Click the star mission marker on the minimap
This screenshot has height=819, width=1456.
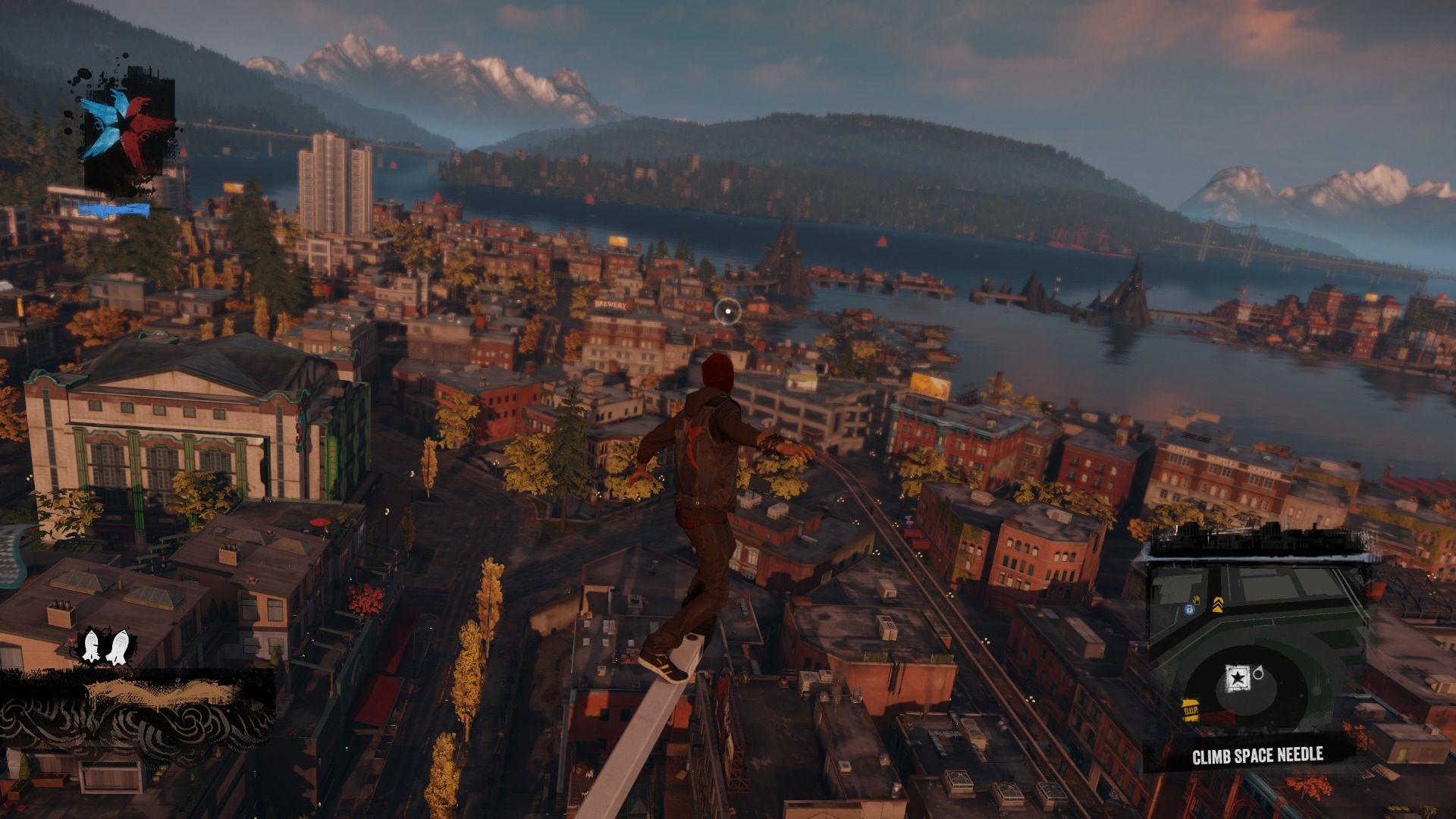1238,677
